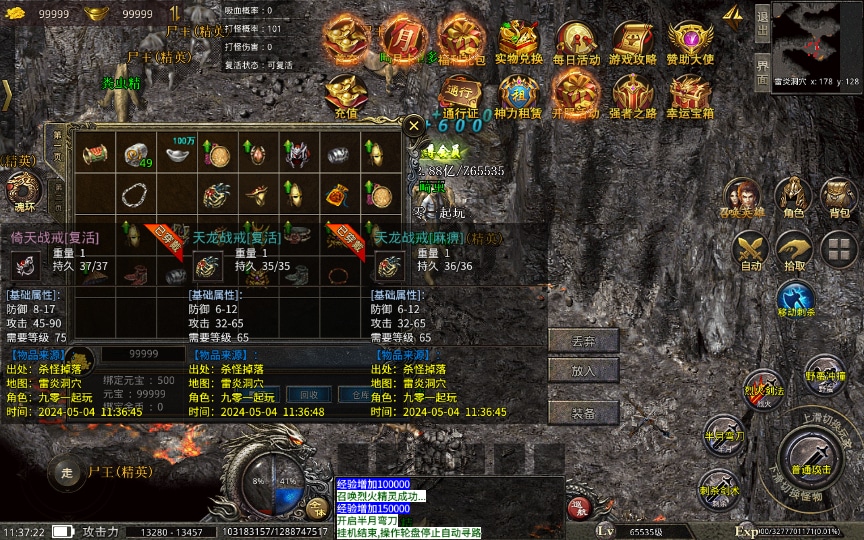Click the 放入 (put in) button
This screenshot has height=540, width=864.
[583, 370]
